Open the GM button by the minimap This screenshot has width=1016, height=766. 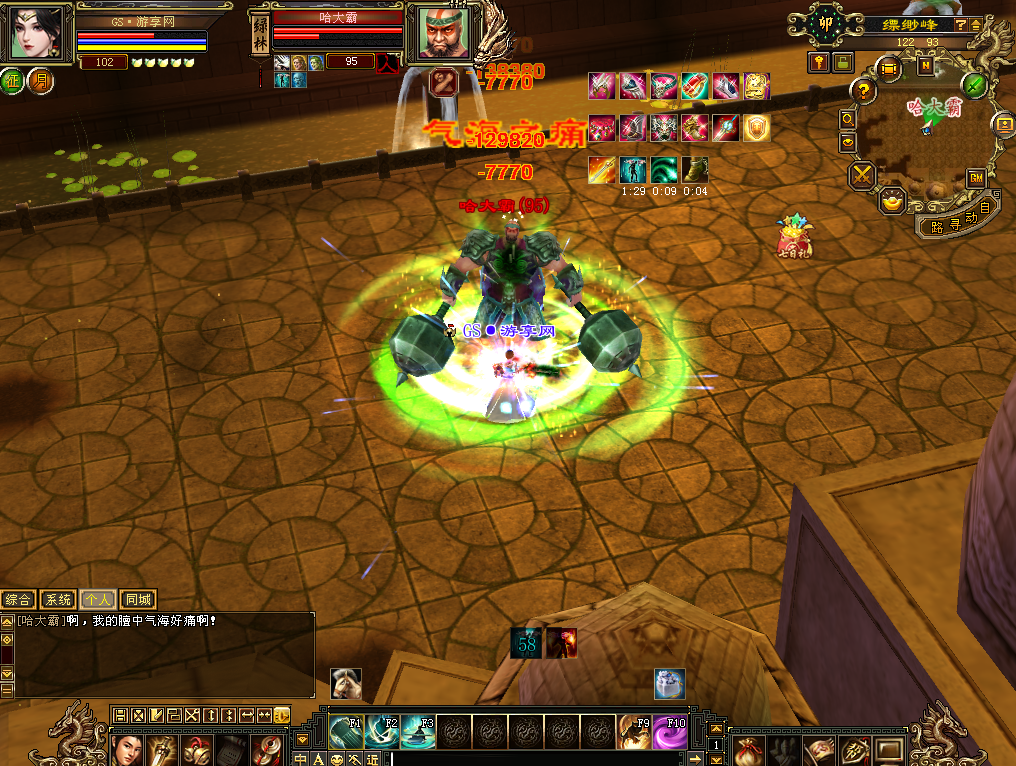[975, 178]
